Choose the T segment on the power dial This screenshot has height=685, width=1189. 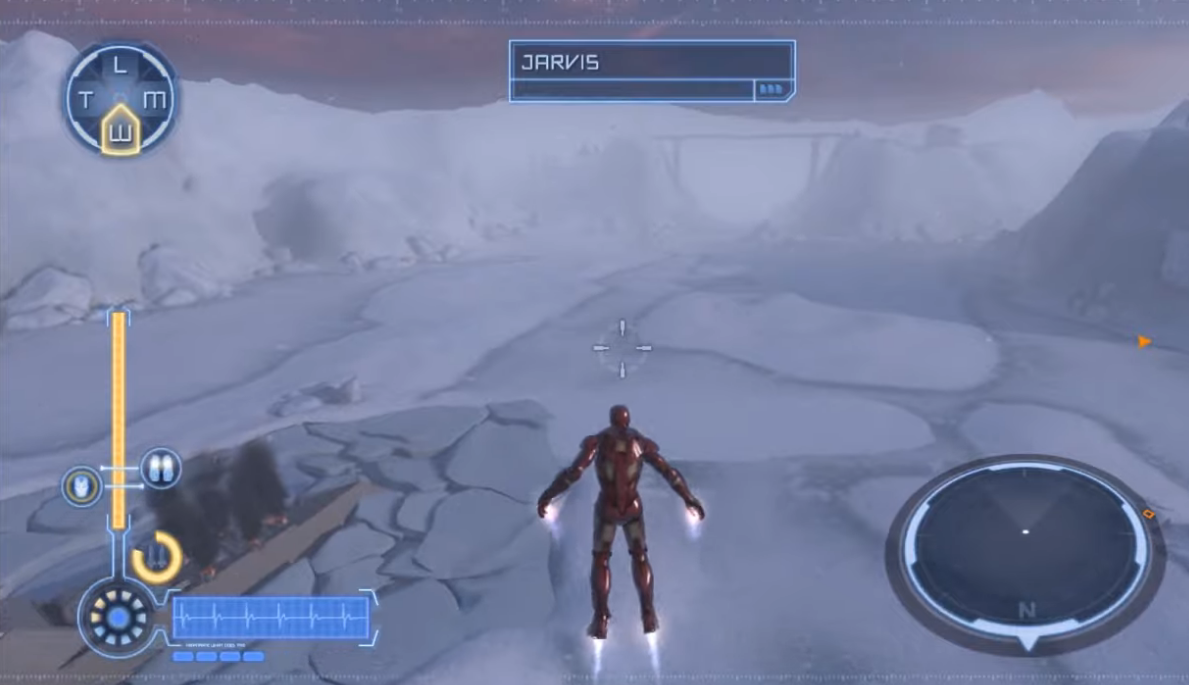(86, 100)
